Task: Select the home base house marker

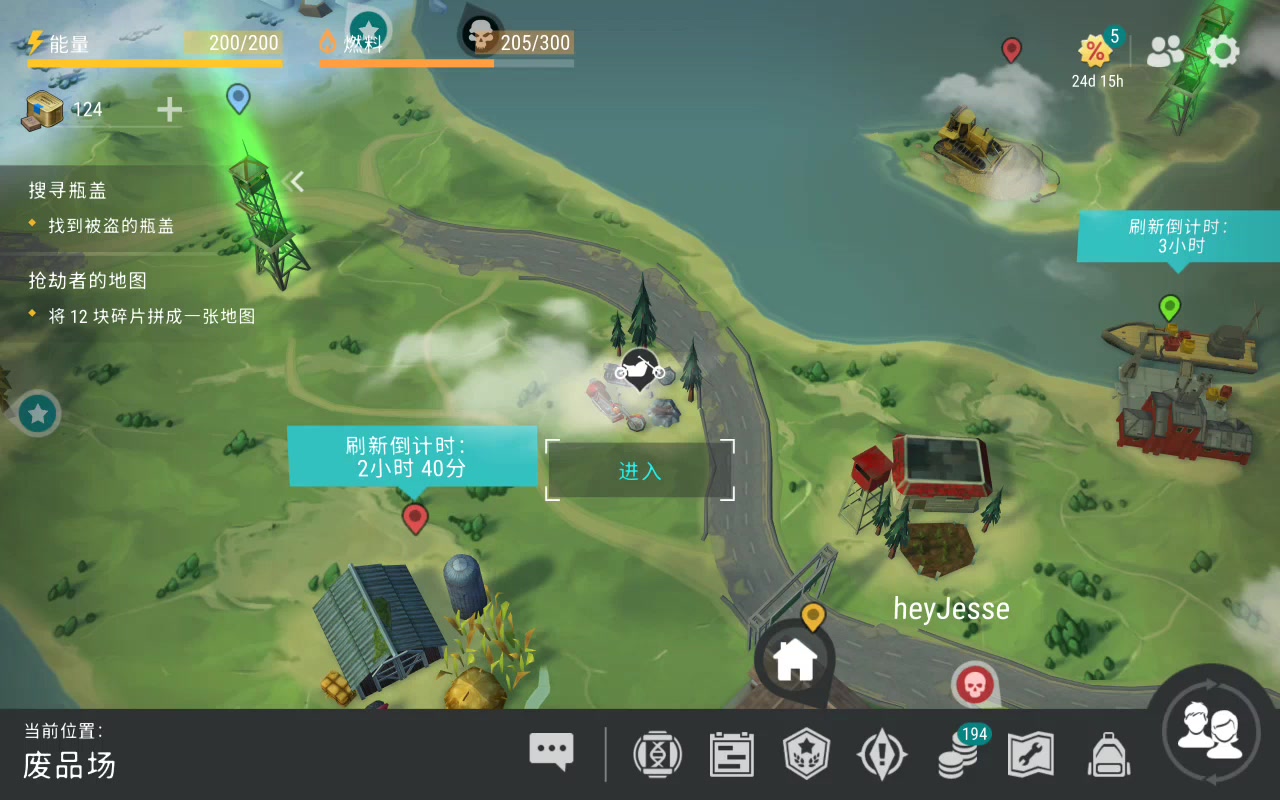Action: coord(796,659)
